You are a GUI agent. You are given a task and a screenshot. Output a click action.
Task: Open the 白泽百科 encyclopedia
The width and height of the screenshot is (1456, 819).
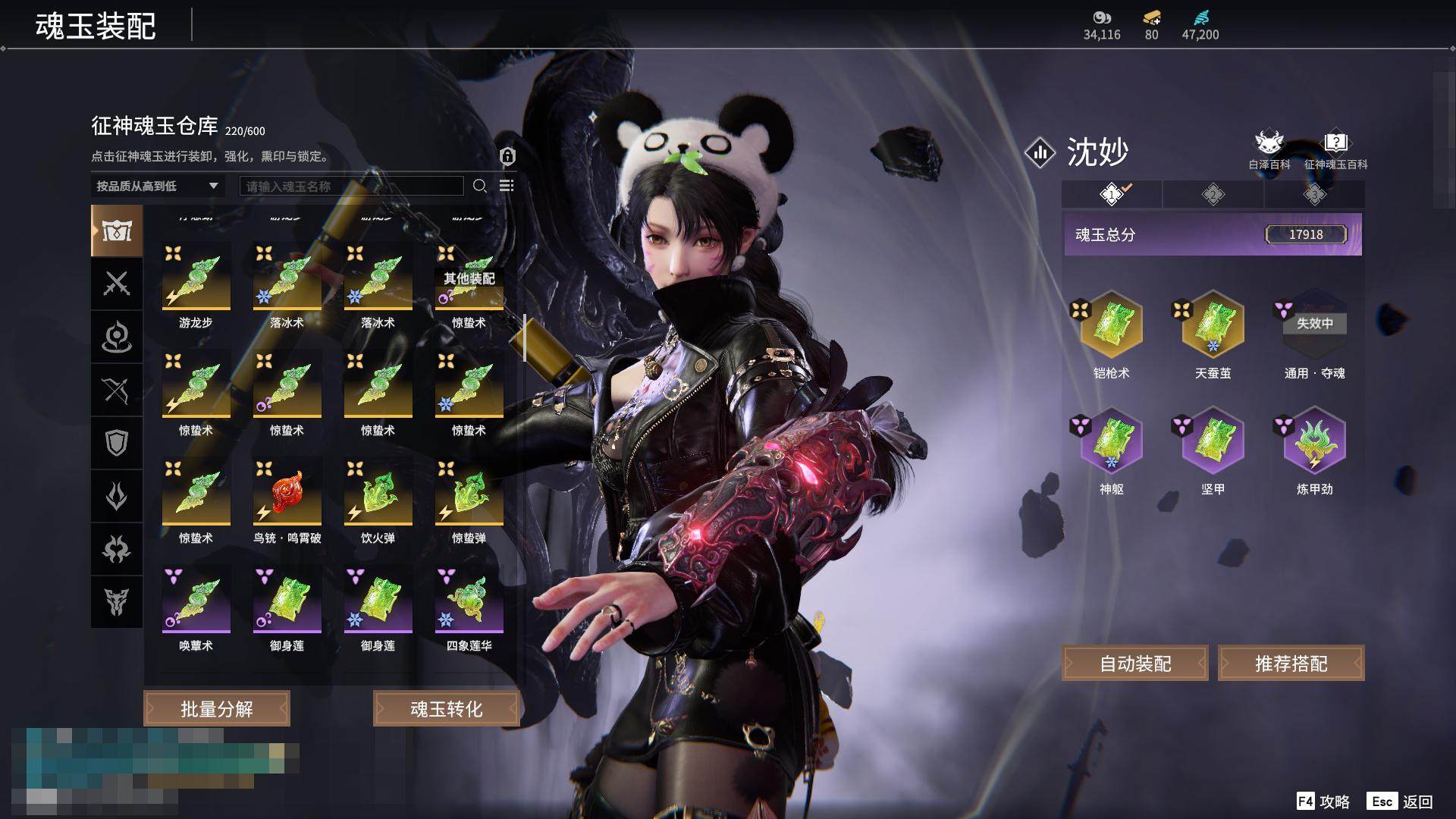pos(1269,150)
